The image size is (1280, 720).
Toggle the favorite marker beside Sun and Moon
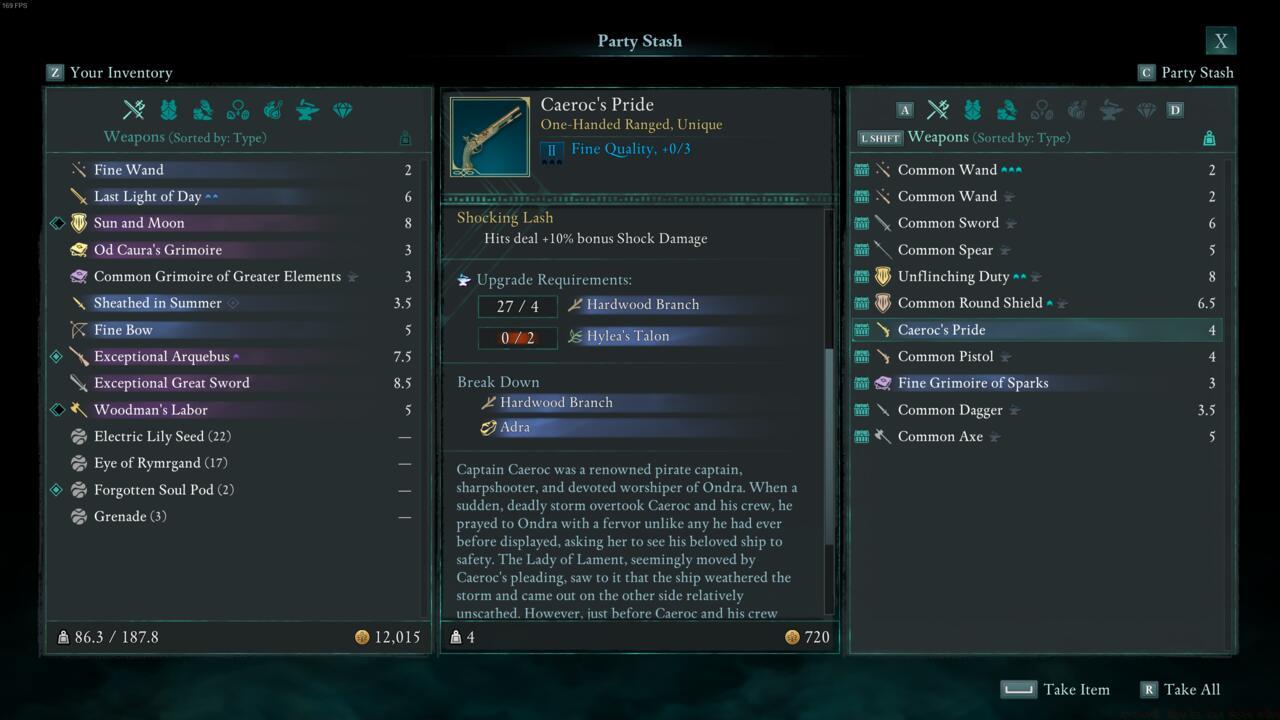coord(57,222)
